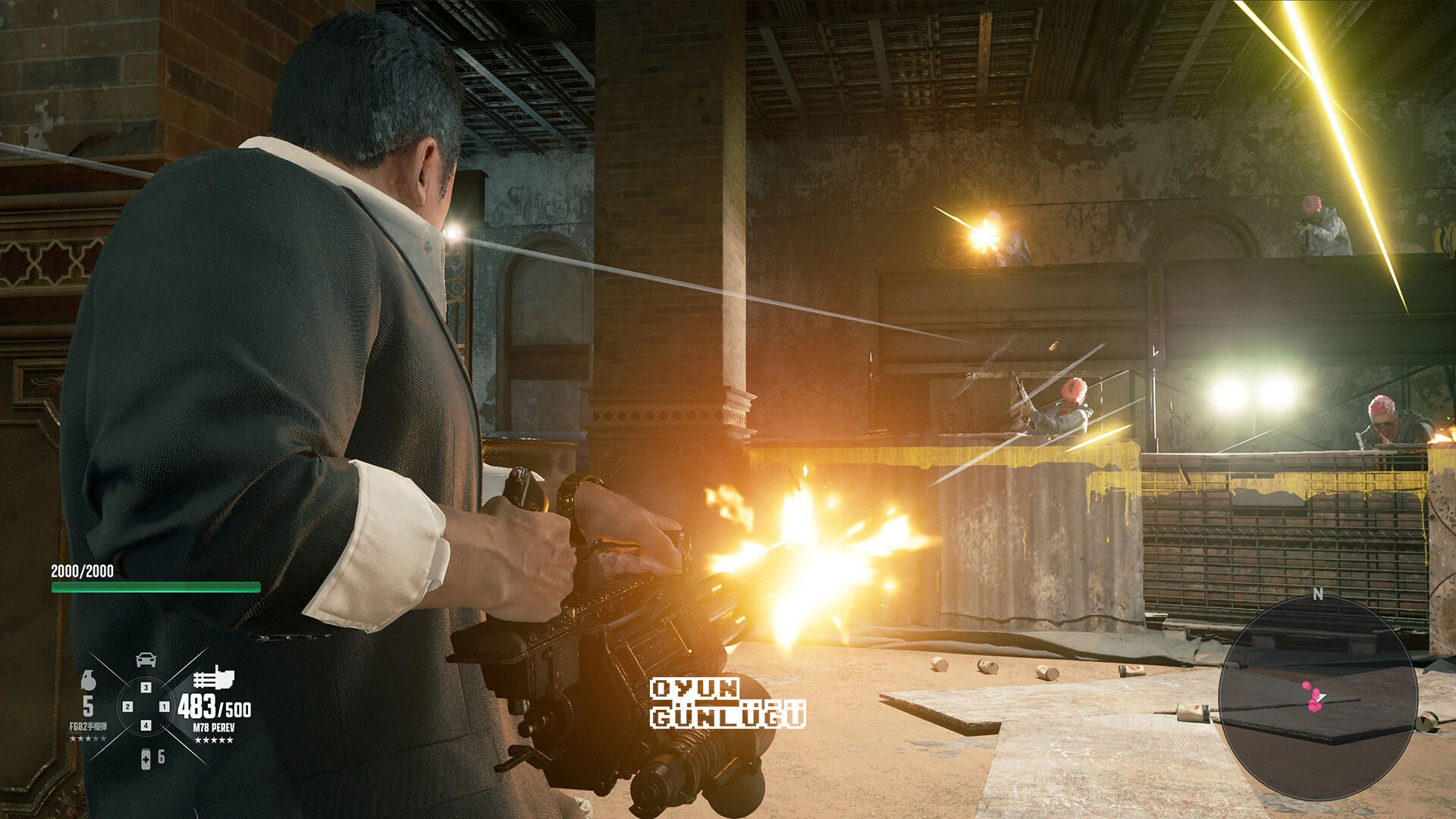This screenshot has width=1456, height=819.
Task: Choose the FG82 grenade icon
Action: [88, 680]
